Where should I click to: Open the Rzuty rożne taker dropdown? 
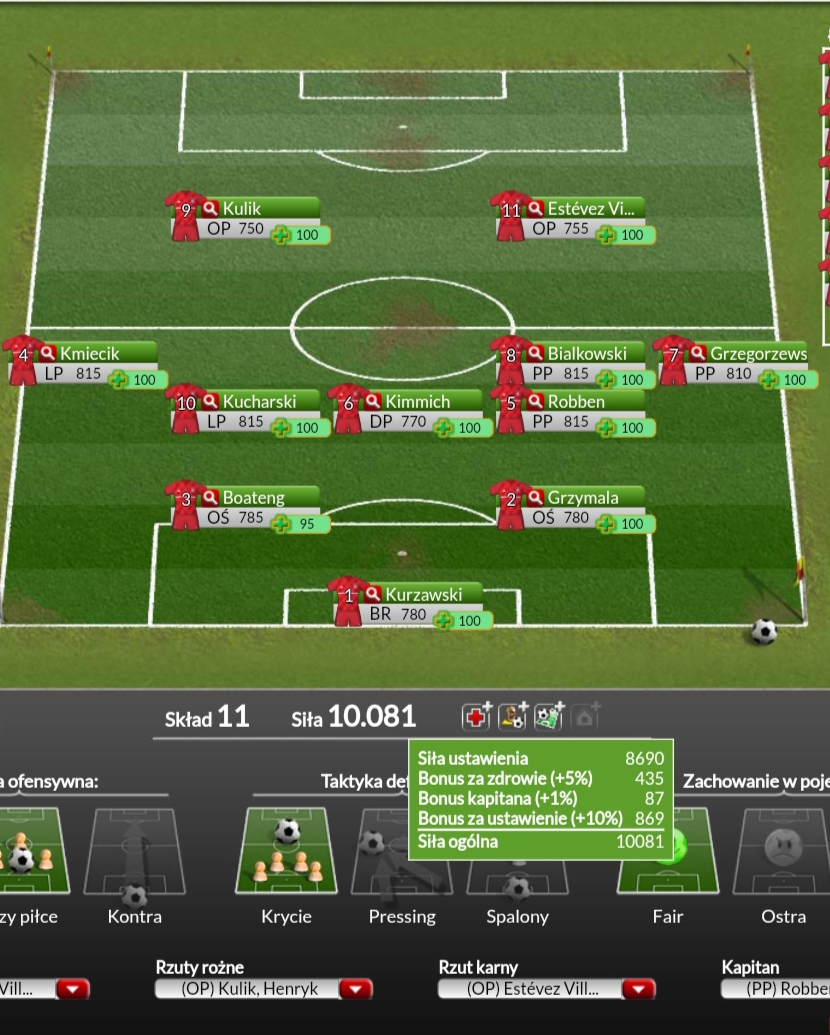tap(355, 989)
